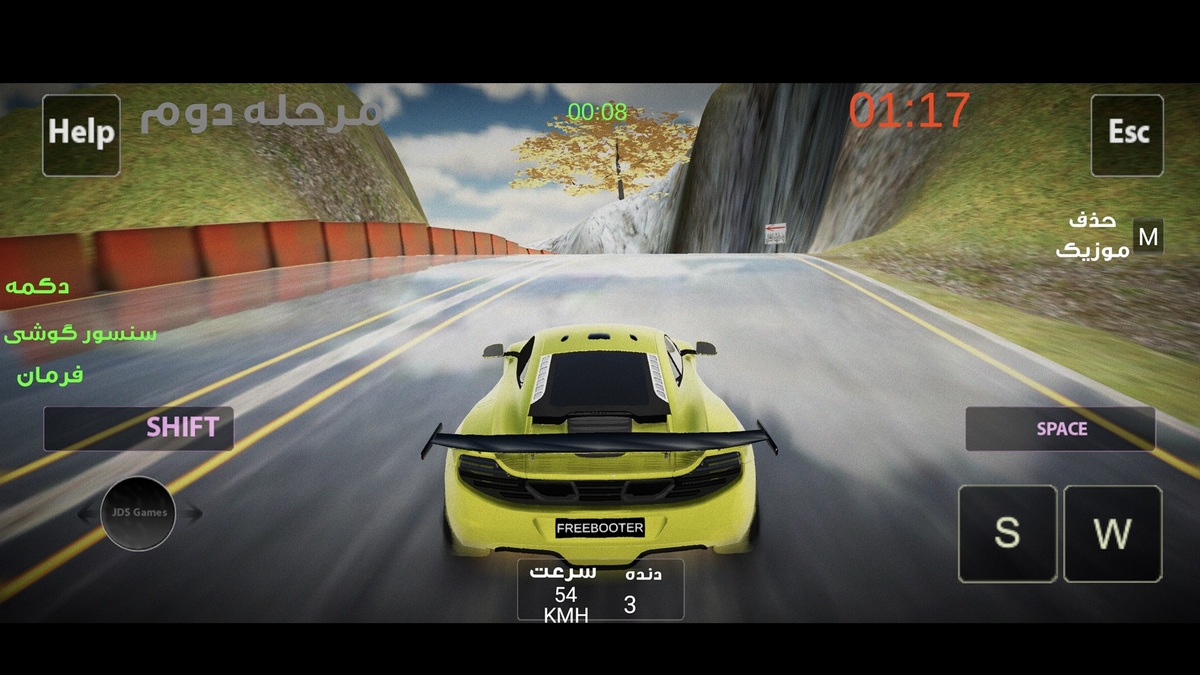The image size is (1200, 675).
Task: Switch to the فرمان control mode
Action: pos(50,376)
